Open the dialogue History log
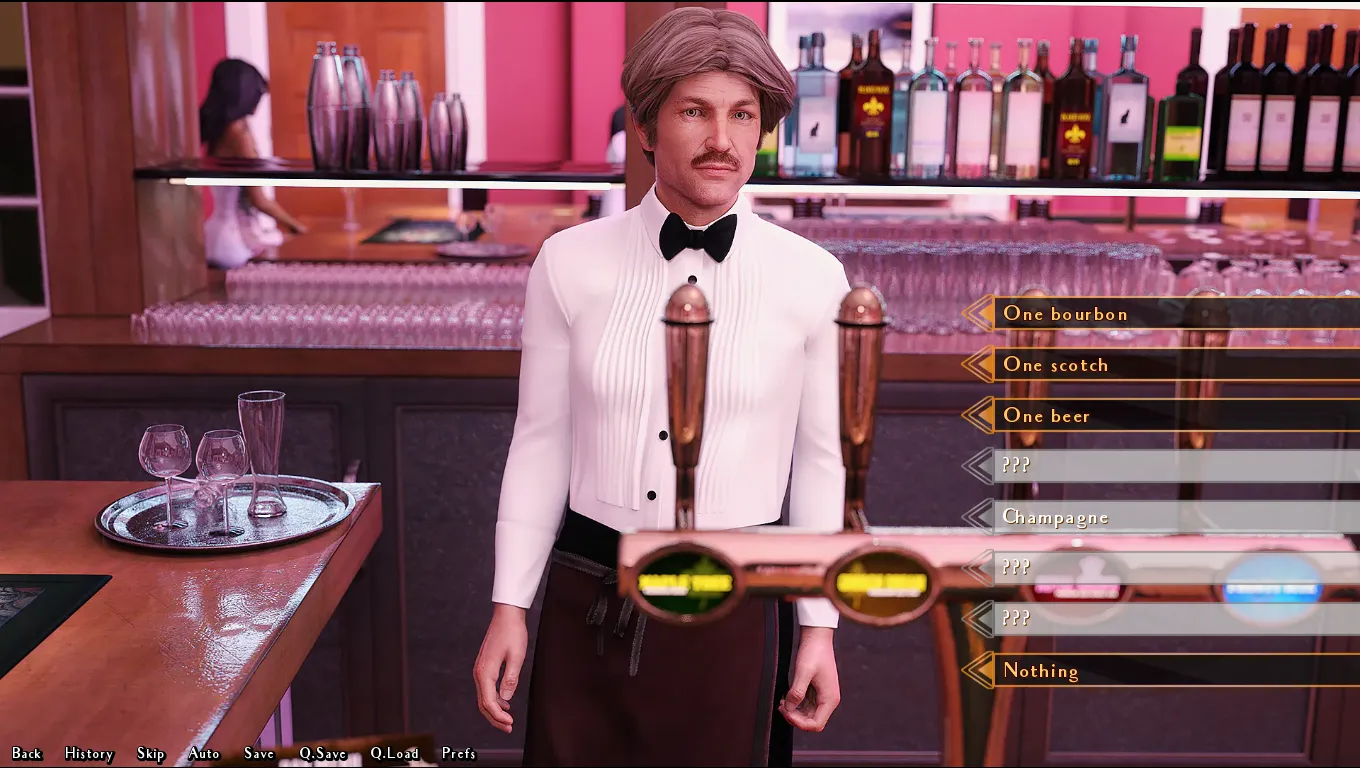 89,753
